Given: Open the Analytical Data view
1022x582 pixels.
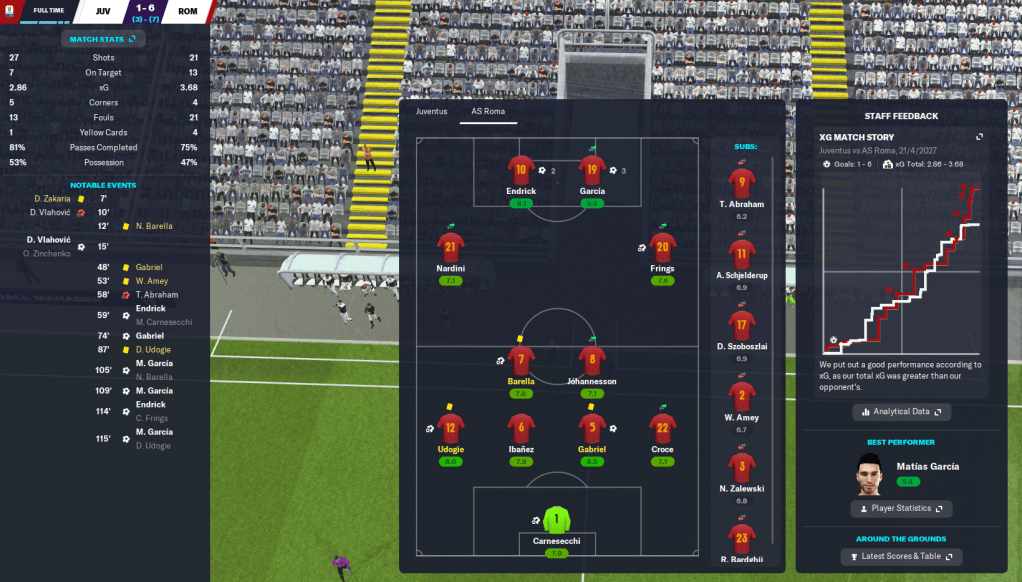Looking at the screenshot, I should click(x=901, y=411).
